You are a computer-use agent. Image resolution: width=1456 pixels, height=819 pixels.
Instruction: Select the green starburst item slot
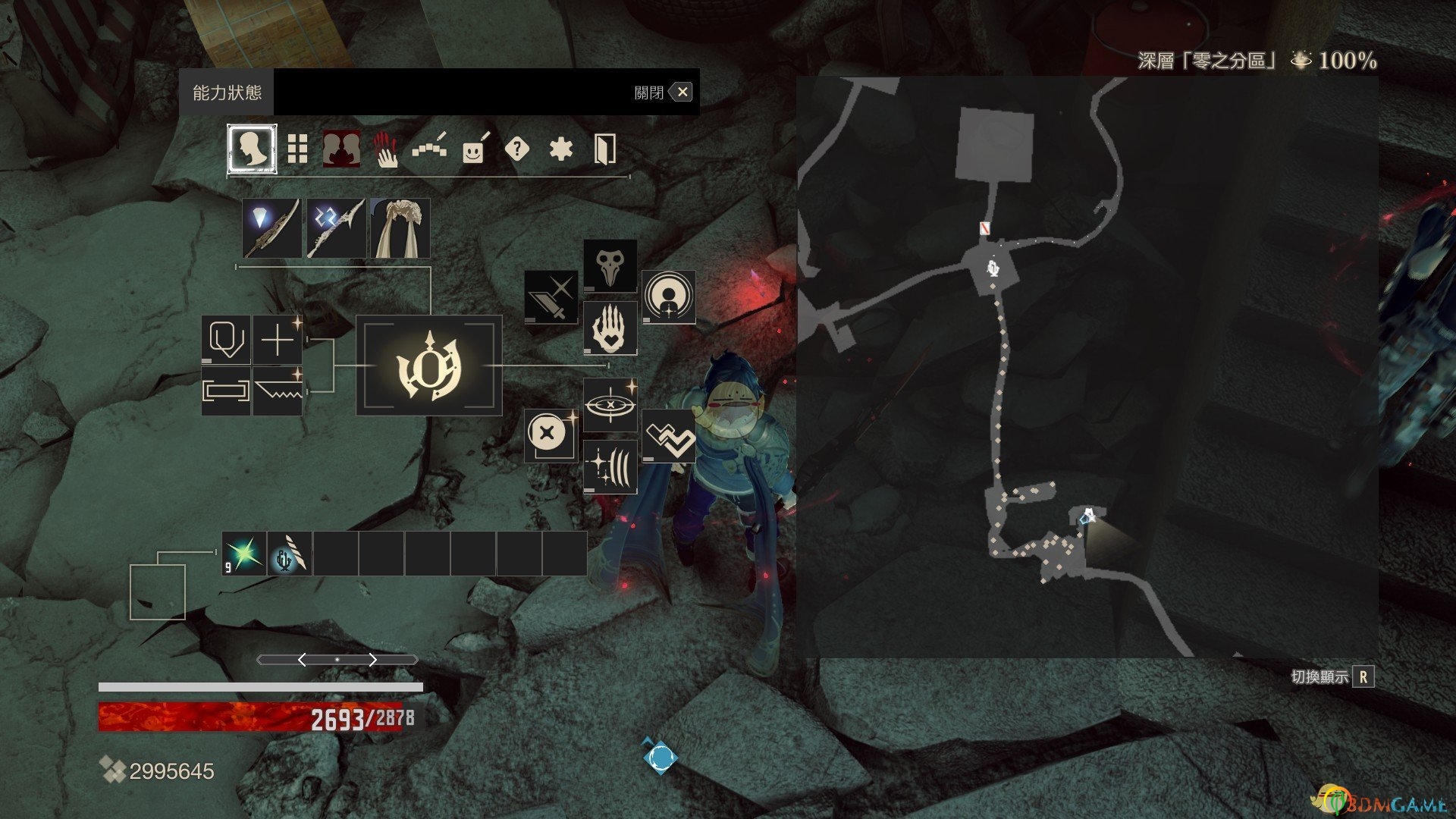(x=244, y=554)
